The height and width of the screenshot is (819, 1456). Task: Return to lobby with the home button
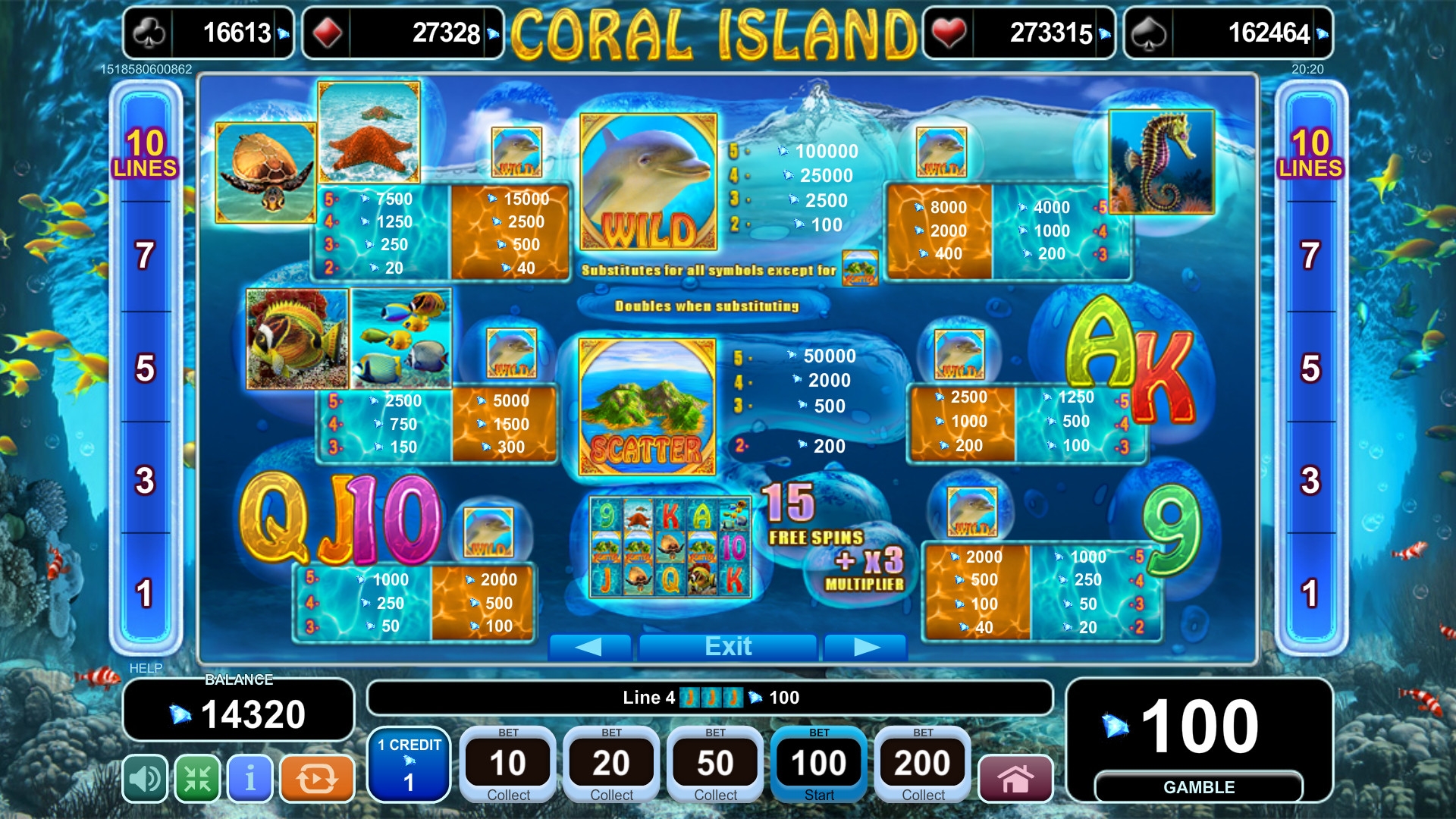coord(1015,778)
